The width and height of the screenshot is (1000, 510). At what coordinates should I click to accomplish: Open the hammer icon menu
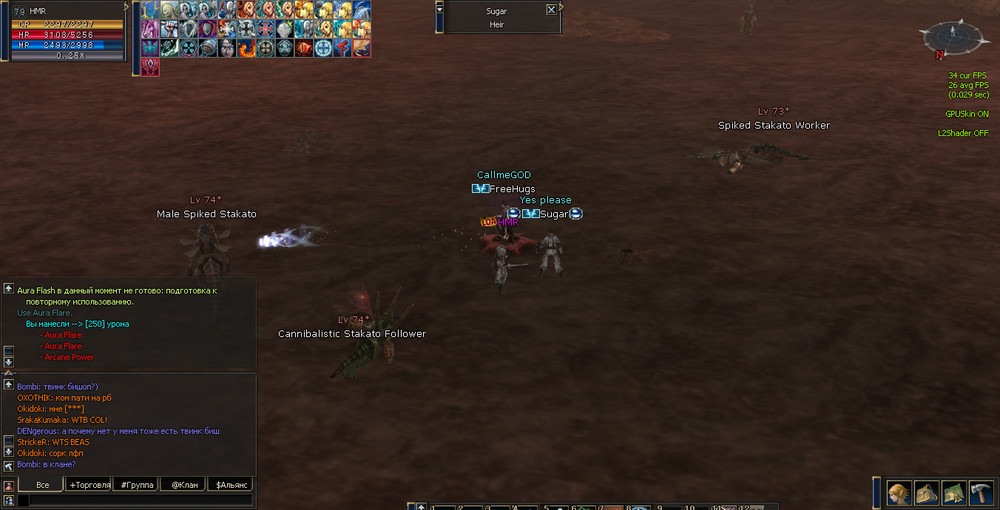pyautogui.click(x=980, y=493)
